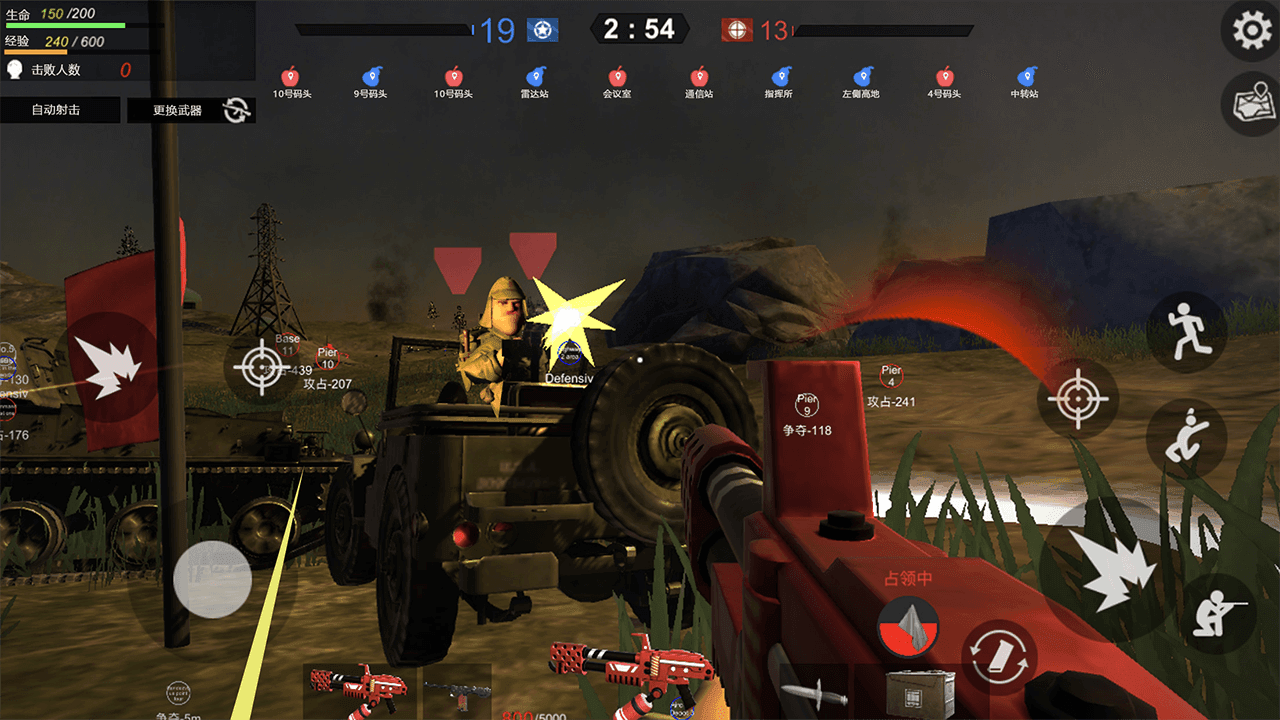
Task: Use the ammo crate supply button
Action: [920, 692]
